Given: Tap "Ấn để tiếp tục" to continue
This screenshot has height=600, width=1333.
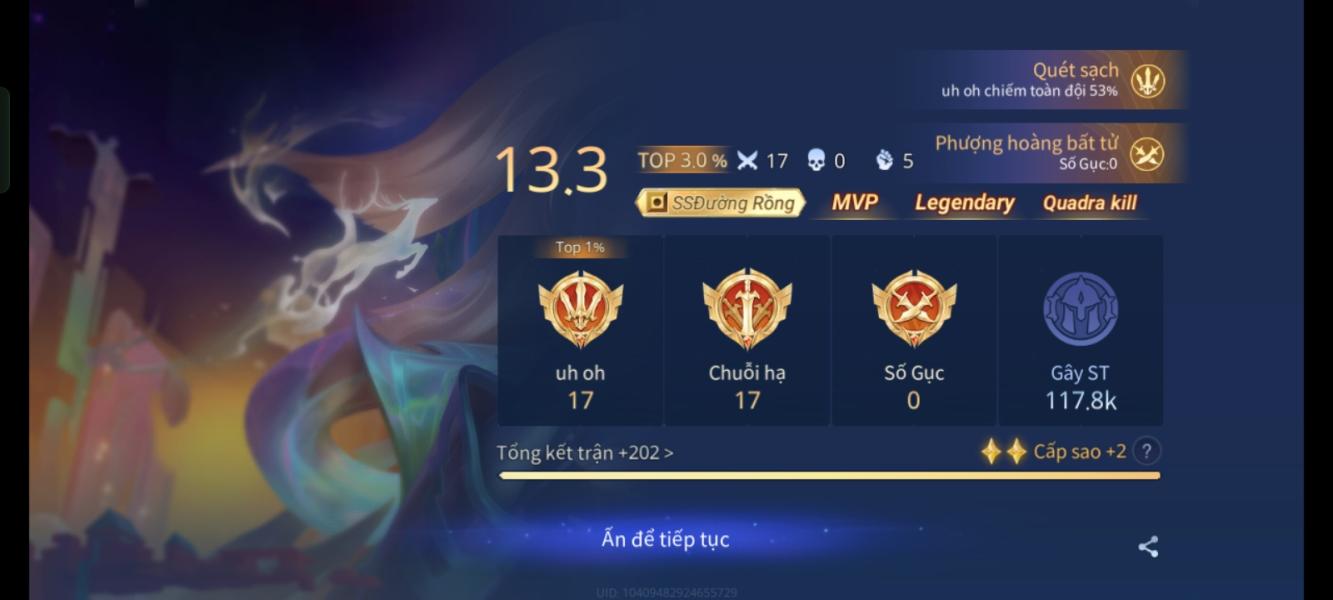Looking at the screenshot, I should coord(665,539).
